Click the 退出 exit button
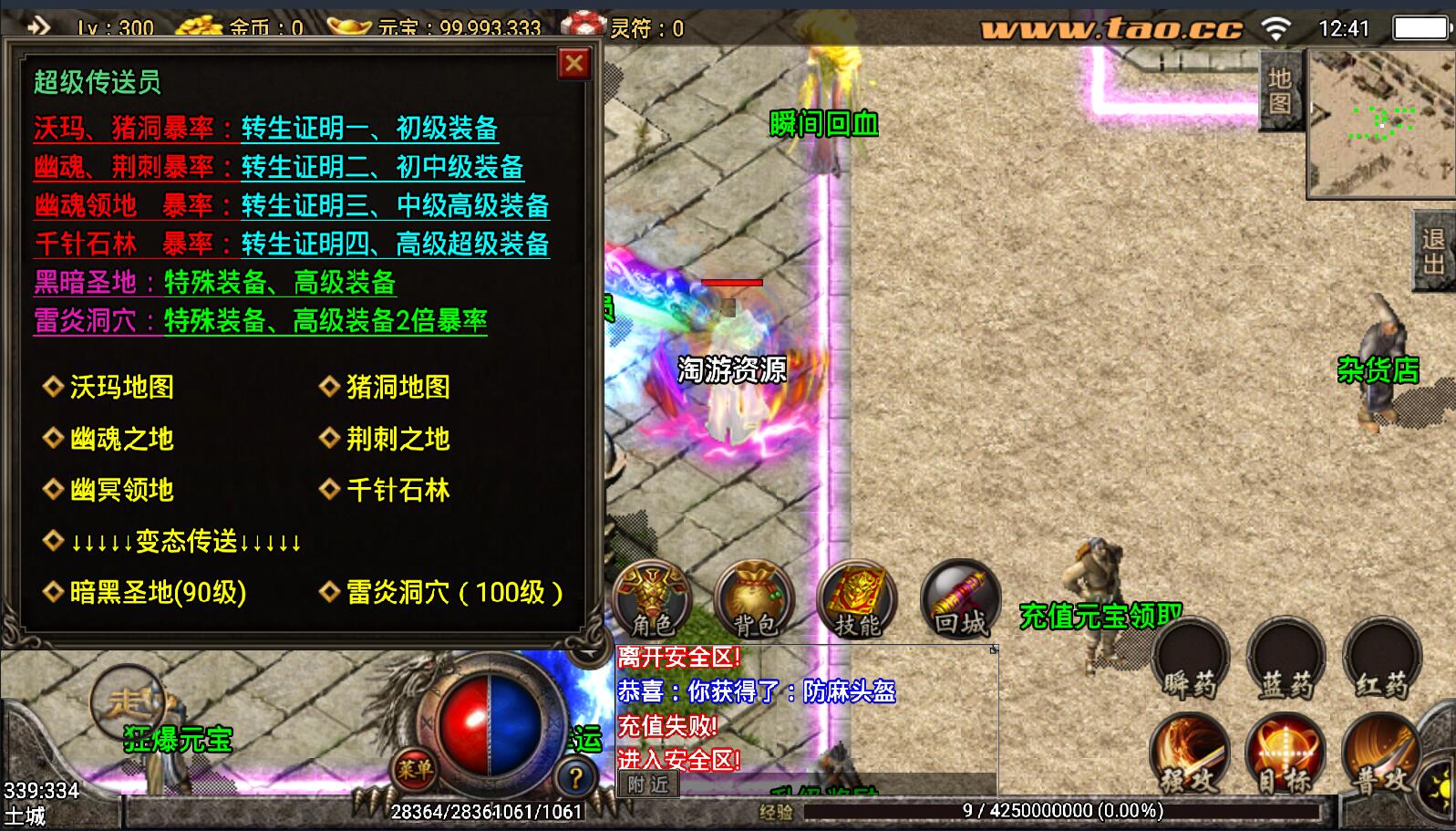Viewport: 1456px width, 831px height. click(x=1433, y=251)
